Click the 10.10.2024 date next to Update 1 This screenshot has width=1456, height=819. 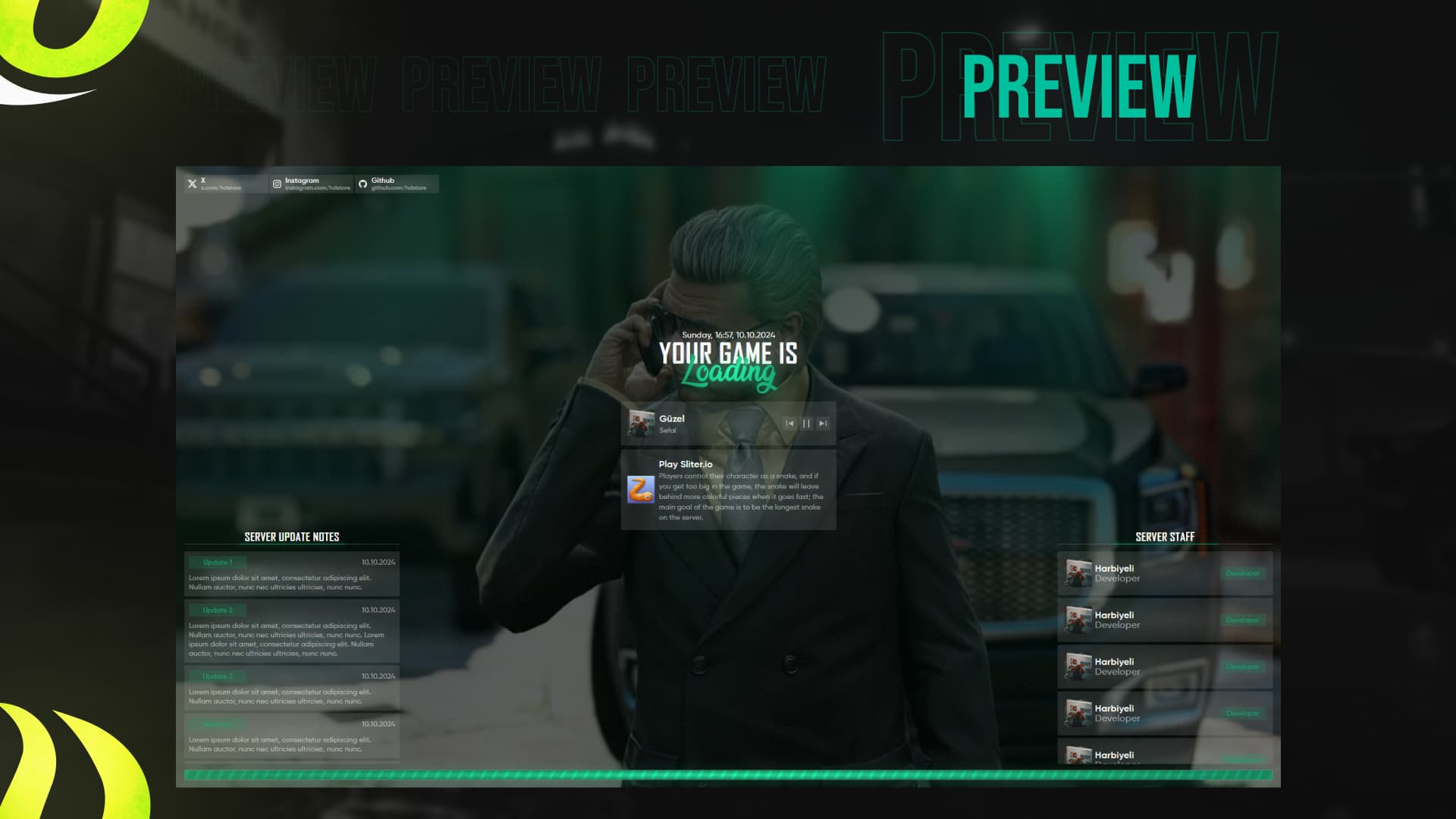click(x=379, y=561)
